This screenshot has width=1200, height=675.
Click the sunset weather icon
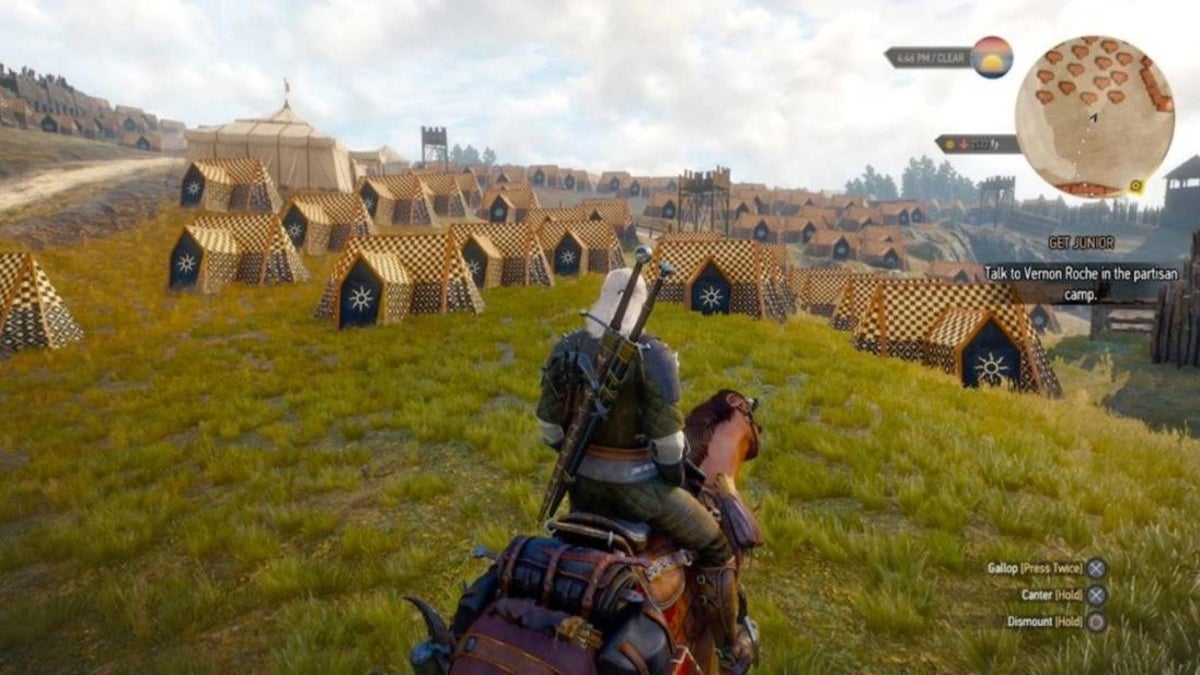click(x=991, y=57)
